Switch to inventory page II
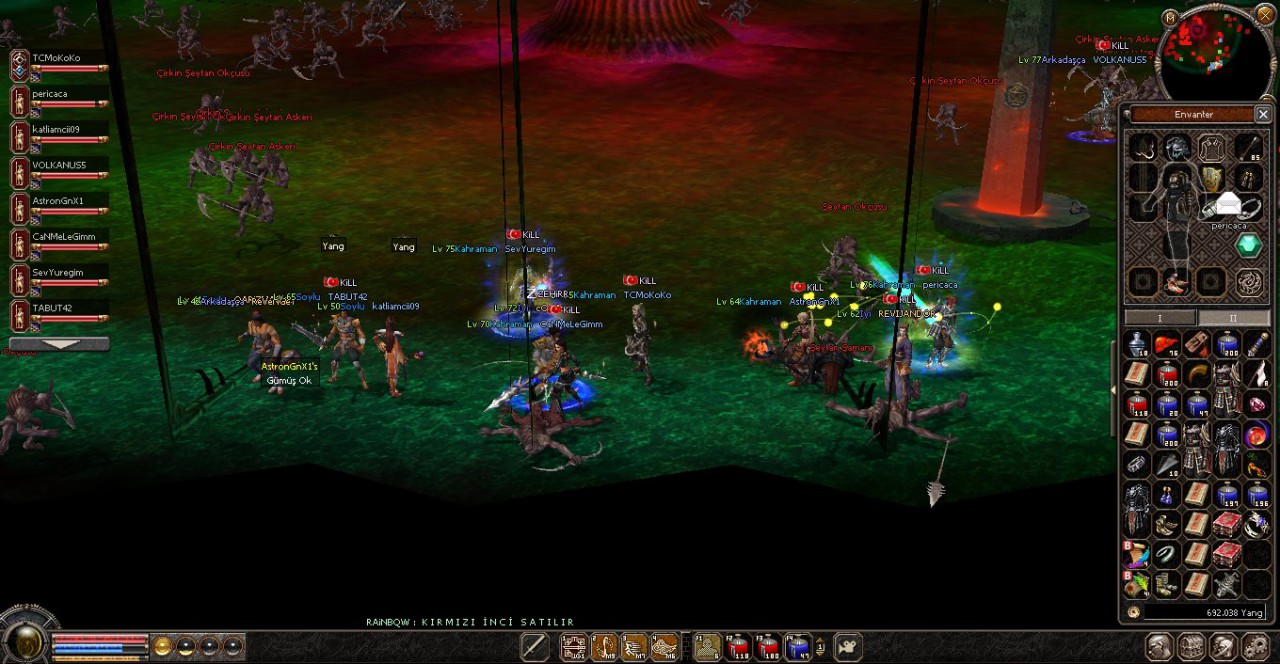Image resolution: width=1280 pixels, height=664 pixels. tap(1232, 318)
